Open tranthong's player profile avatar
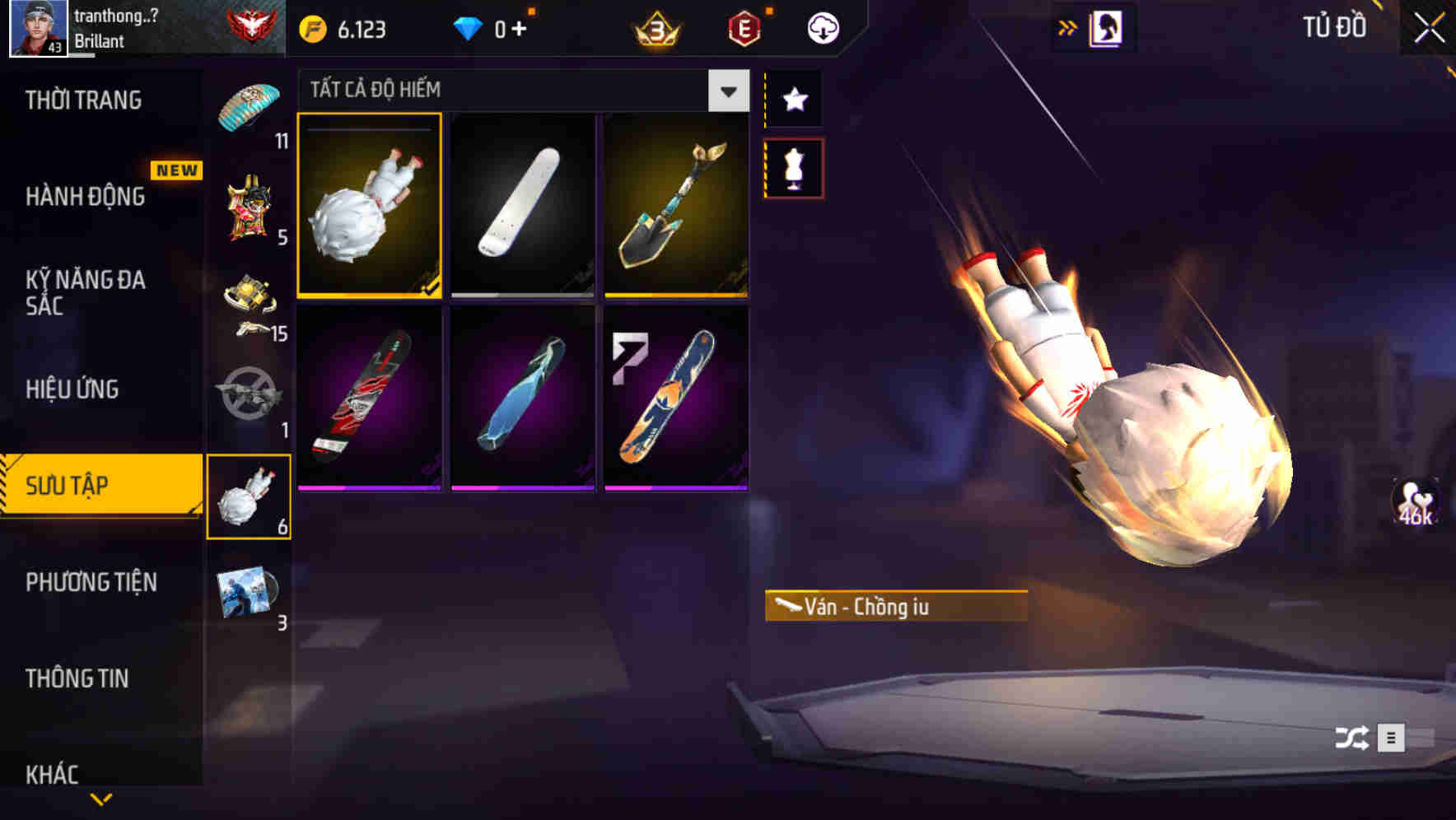This screenshot has width=1456, height=820. [39, 28]
